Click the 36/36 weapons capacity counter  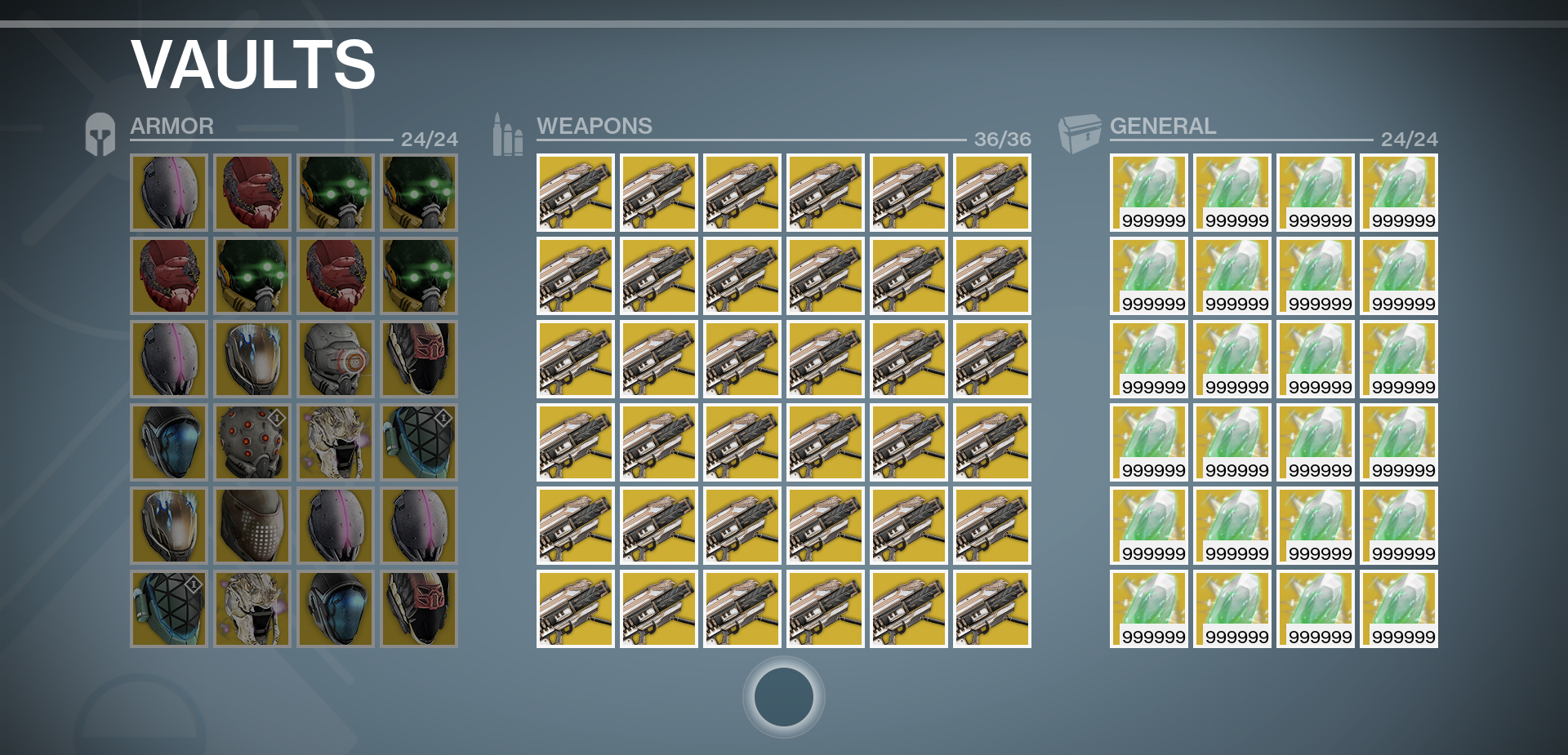tap(1001, 140)
